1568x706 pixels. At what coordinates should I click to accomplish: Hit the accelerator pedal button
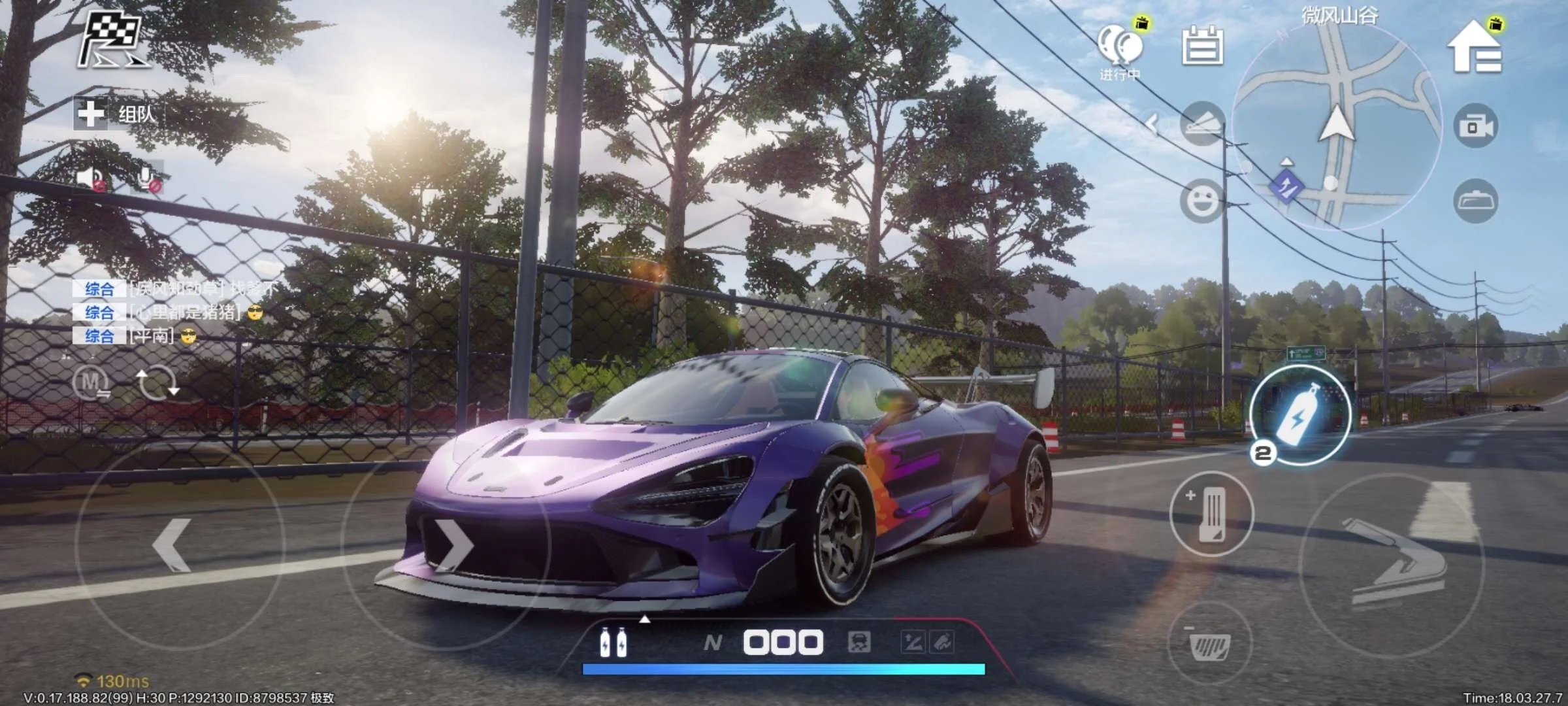pyautogui.click(x=1211, y=514)
